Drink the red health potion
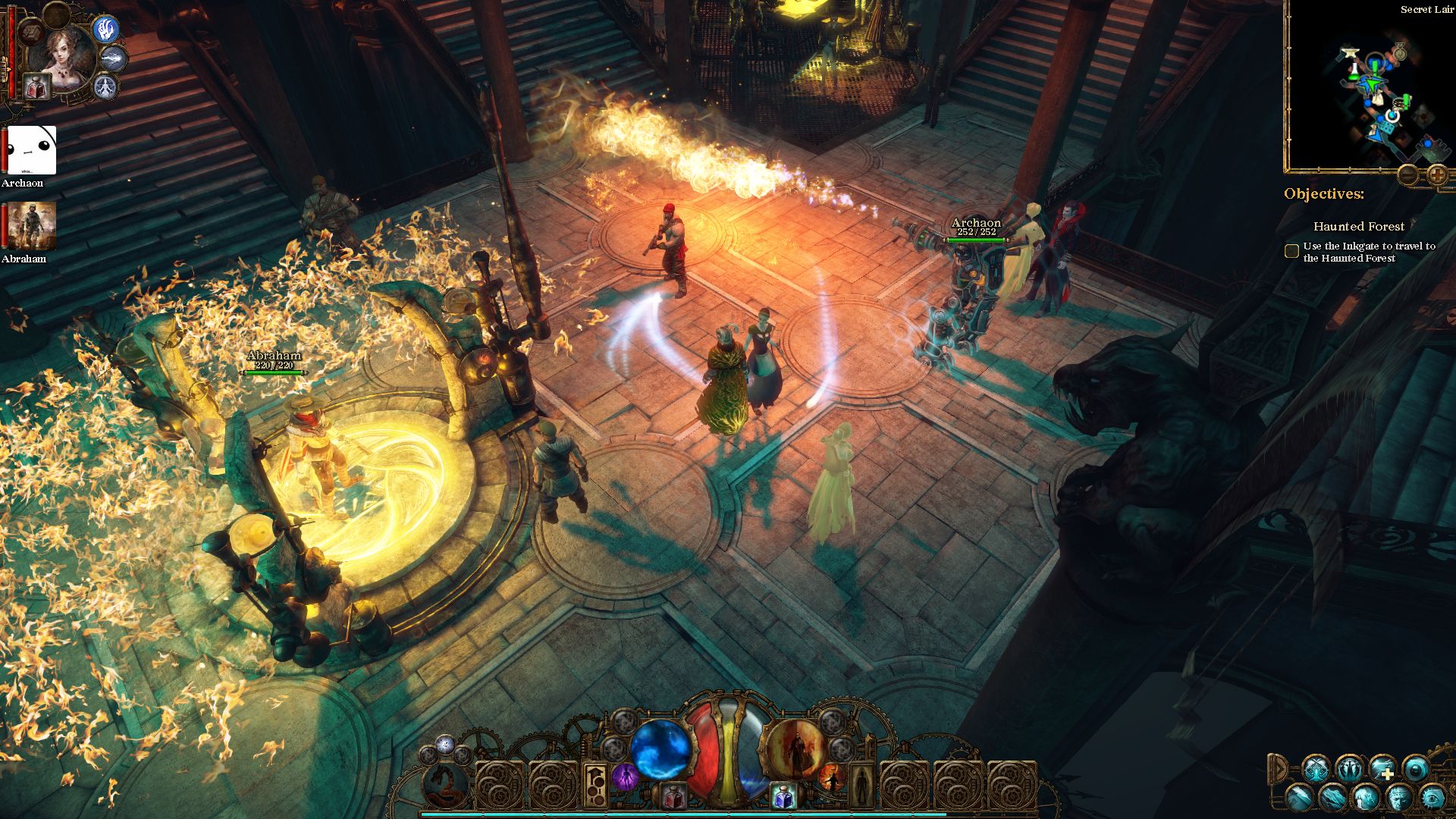The height and width of the screenshot is (819, 1456). (x=672, y=796)
